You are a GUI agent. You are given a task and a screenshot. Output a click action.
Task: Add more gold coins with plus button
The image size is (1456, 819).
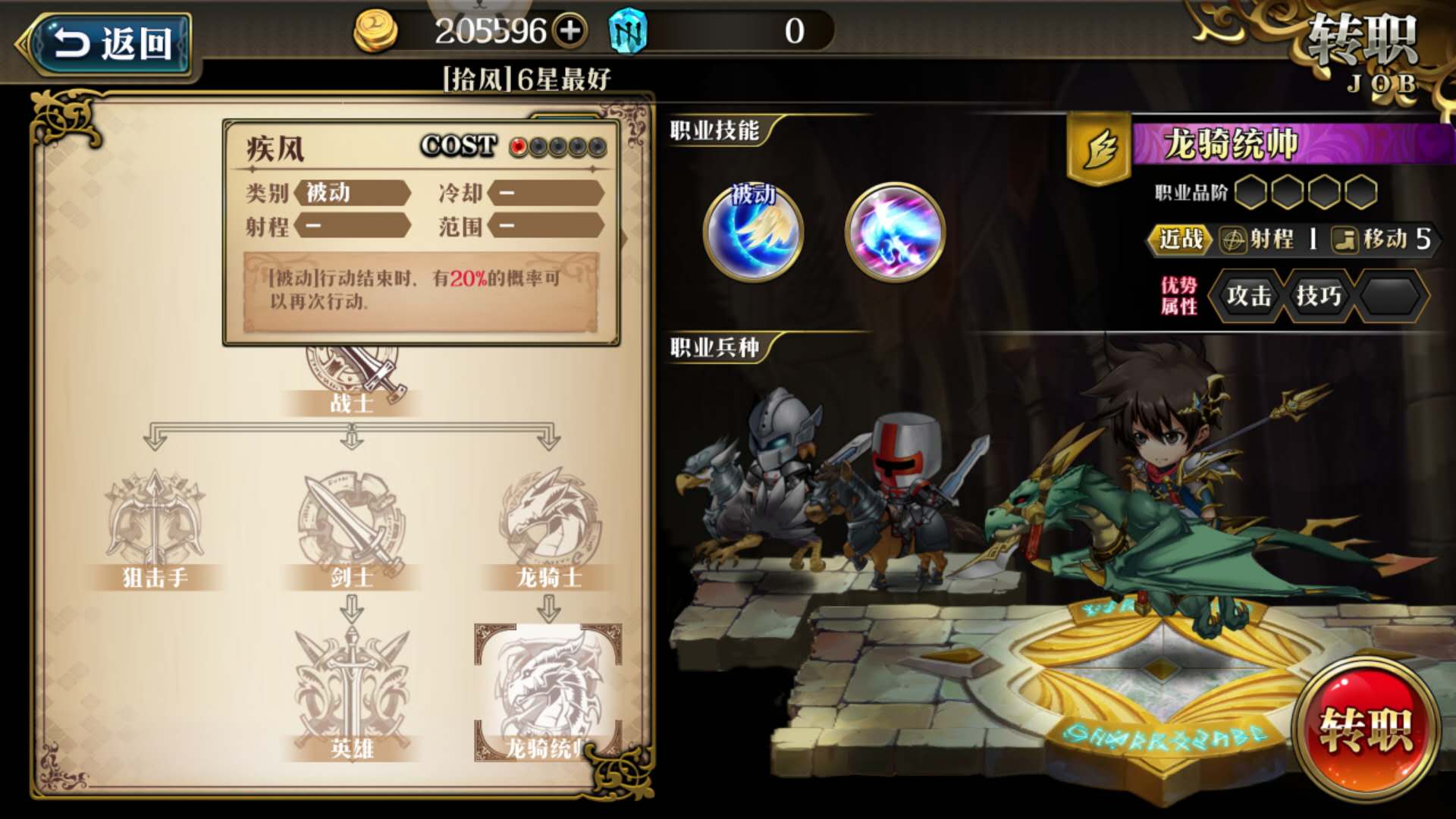[x=570, y=31]
